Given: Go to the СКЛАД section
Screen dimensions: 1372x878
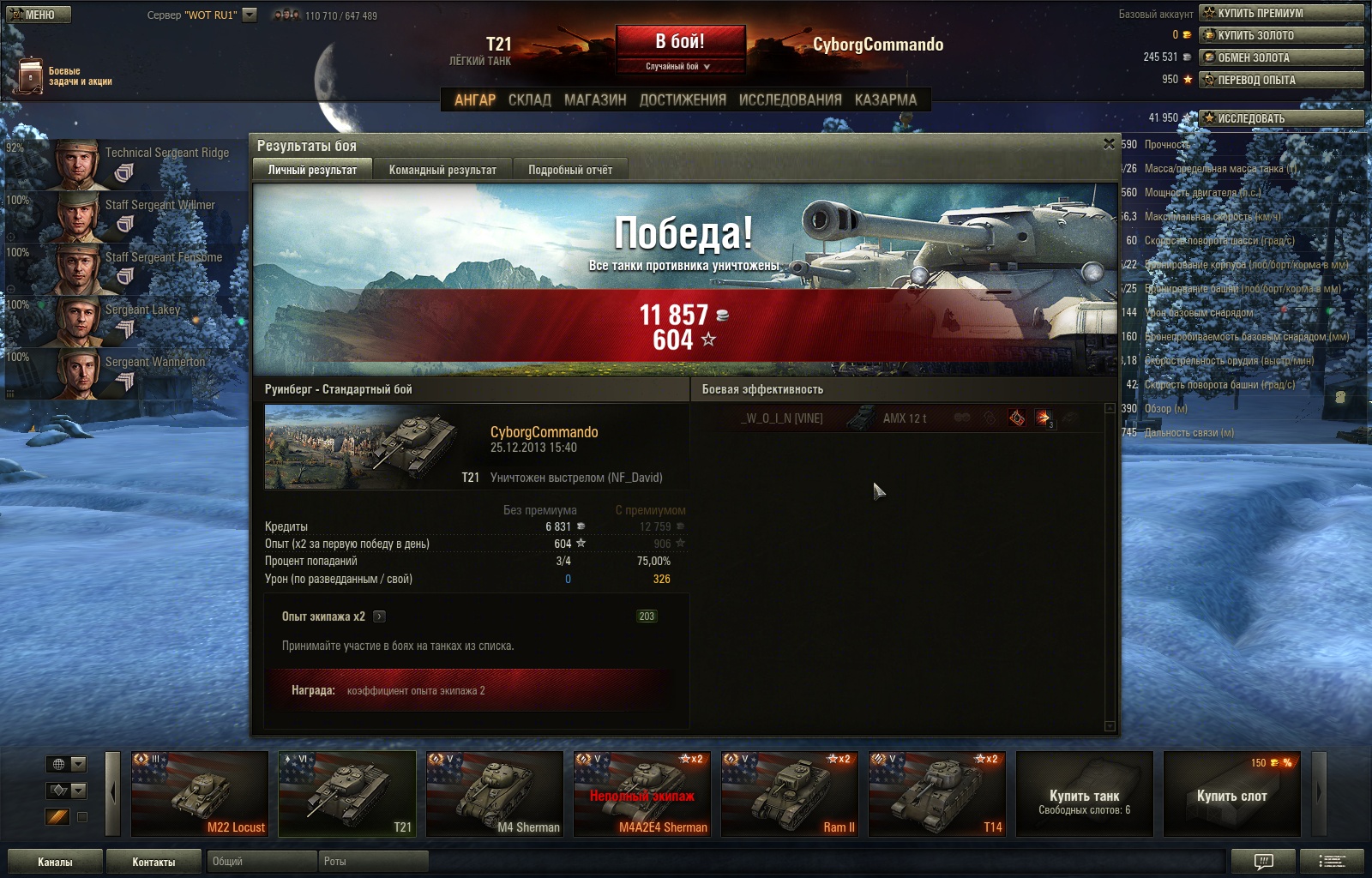Looking at the screenshot, I should (529, 99).
